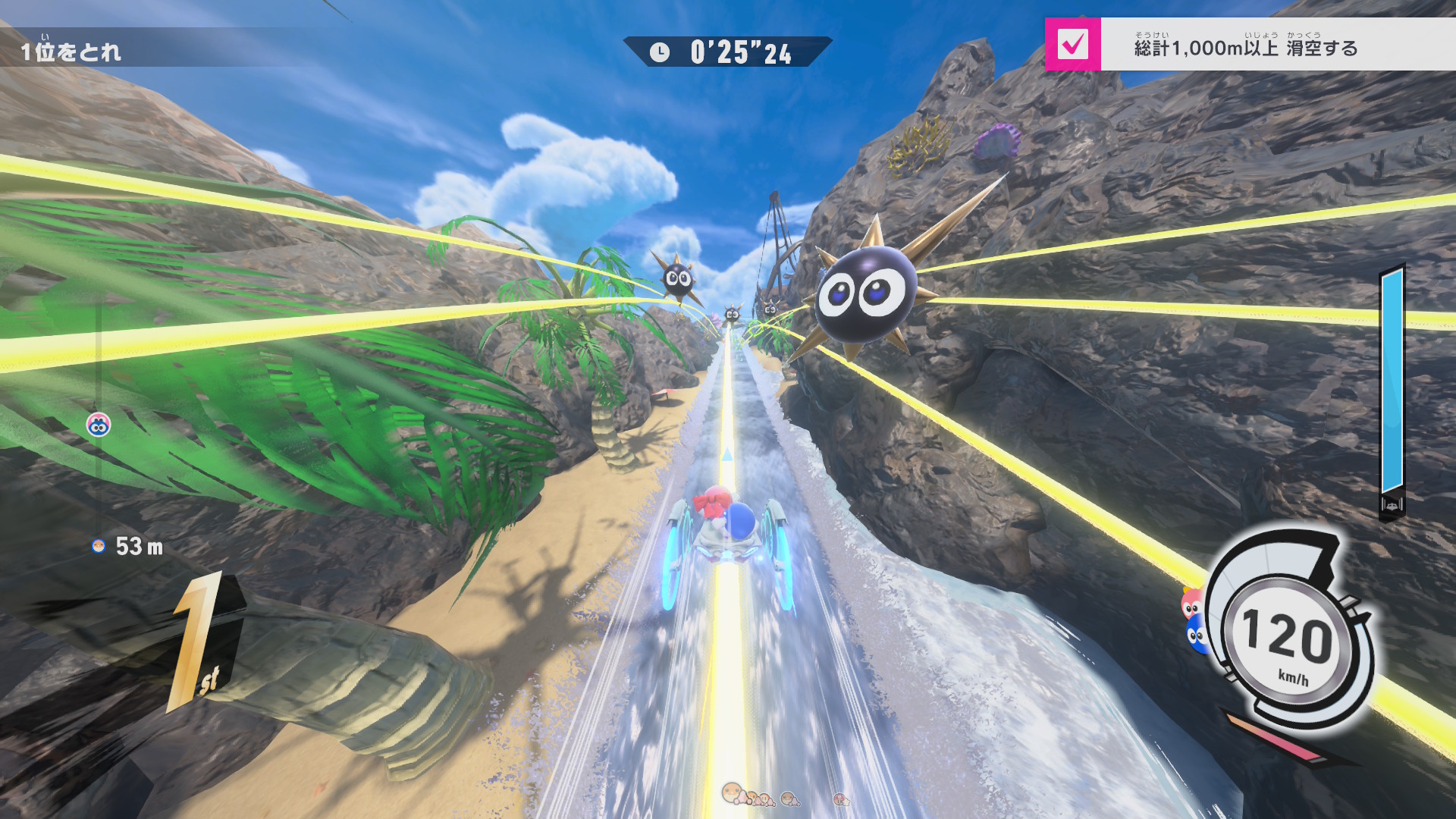This screenshot has width=1456, height=819.
Task: Click the 1位をとれ mission label
Action: pos(71,51)
